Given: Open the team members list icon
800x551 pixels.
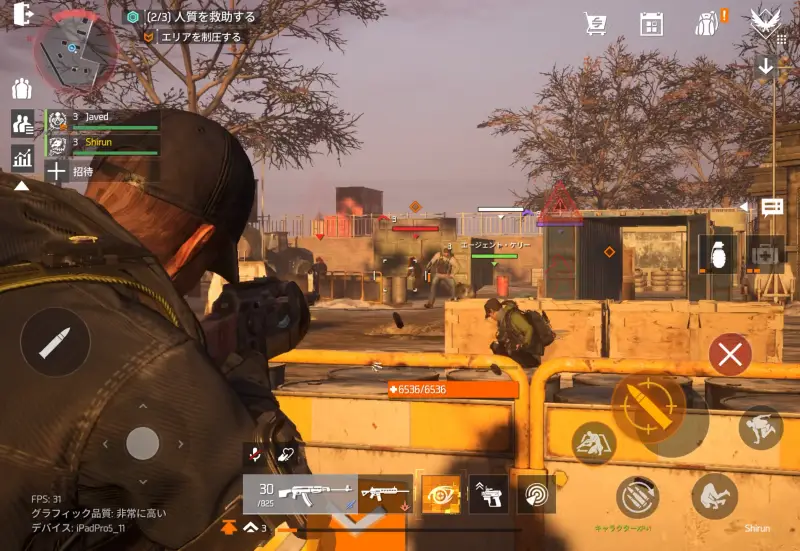Looking at the screenshot, I should [22, 123].
